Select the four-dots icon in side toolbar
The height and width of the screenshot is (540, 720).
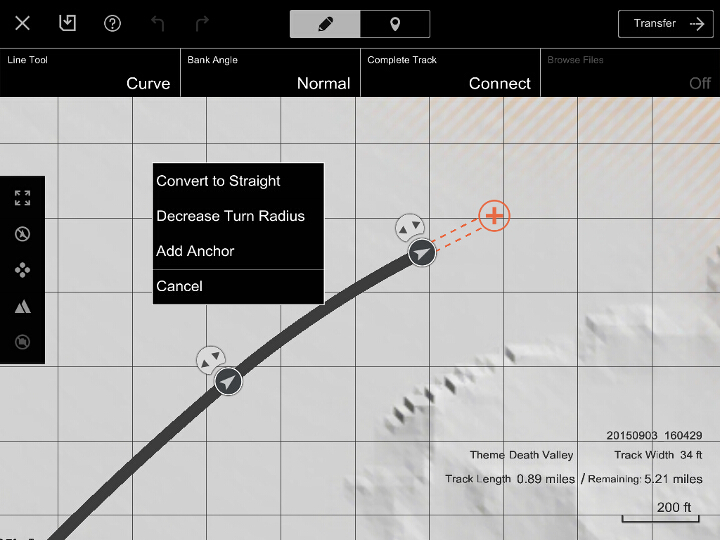click(22, 270)
